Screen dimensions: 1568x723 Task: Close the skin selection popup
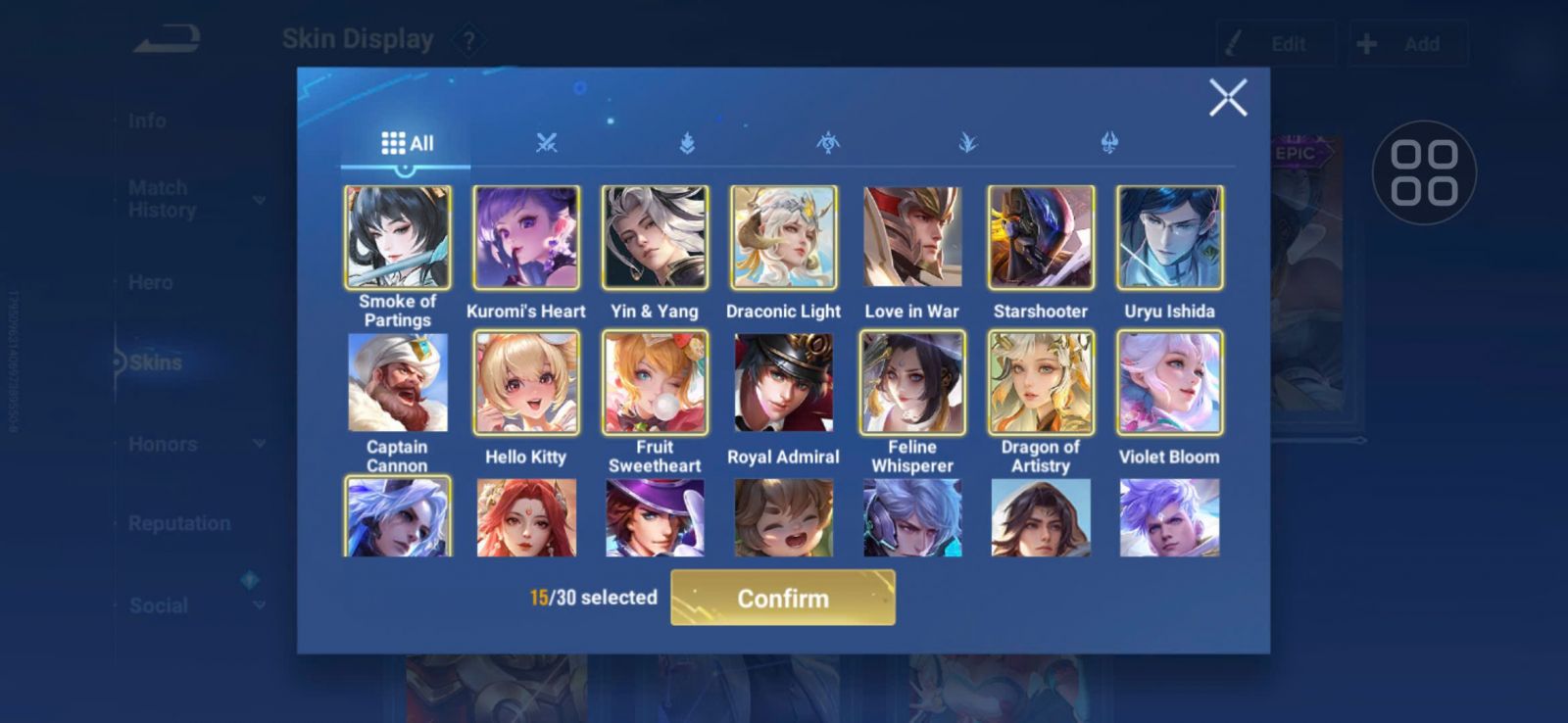tap(1227, 98)
